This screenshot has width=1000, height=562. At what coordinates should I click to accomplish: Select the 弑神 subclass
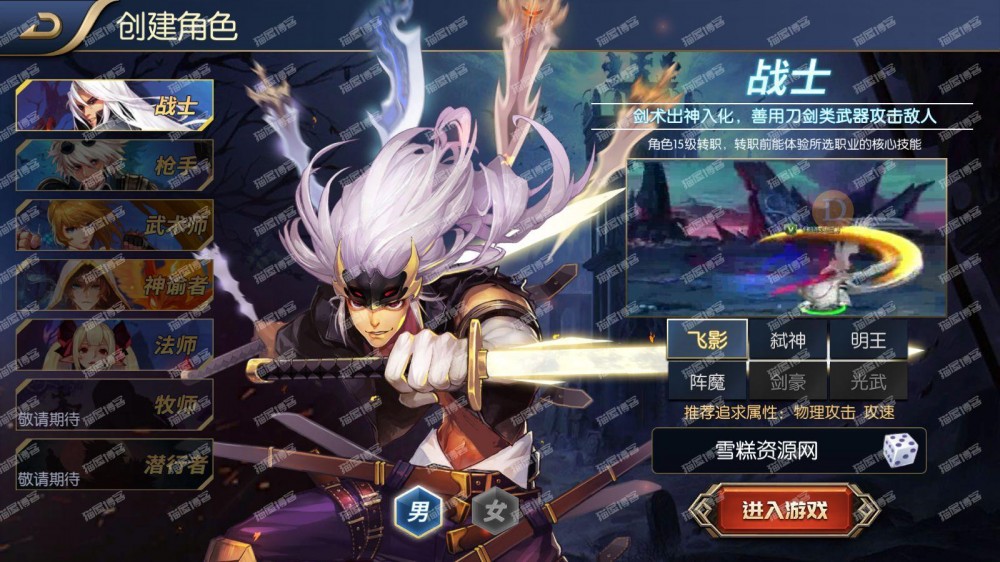(x=787, y=340)
